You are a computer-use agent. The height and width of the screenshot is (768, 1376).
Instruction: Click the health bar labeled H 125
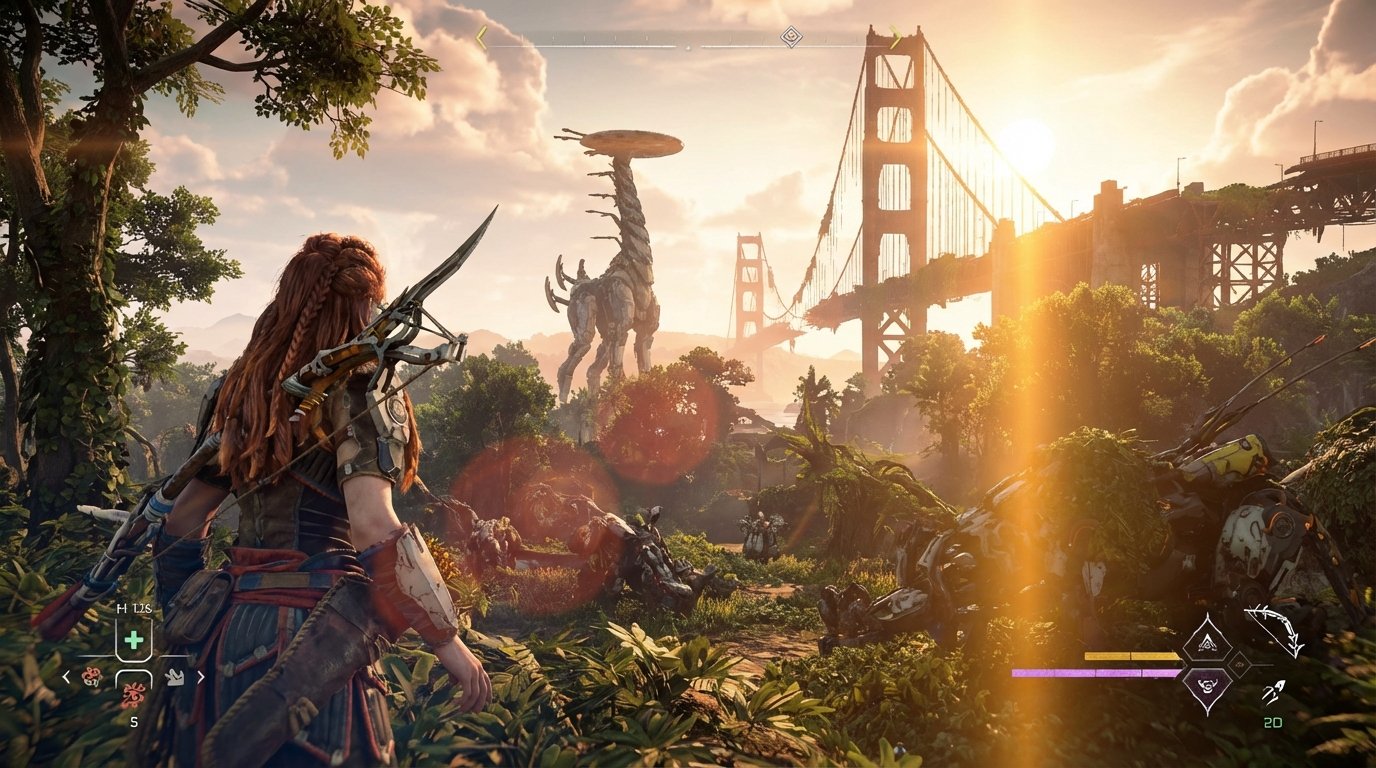point(132,607)
